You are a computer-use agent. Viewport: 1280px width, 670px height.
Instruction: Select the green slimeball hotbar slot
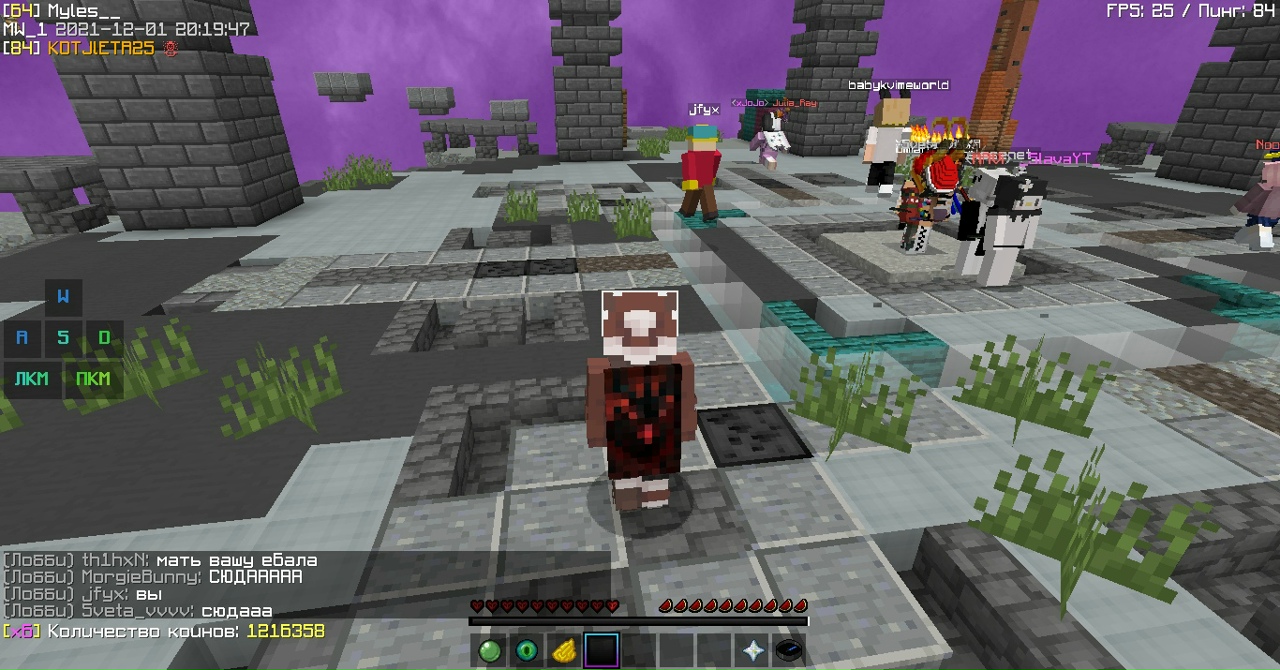click(489, 651)
